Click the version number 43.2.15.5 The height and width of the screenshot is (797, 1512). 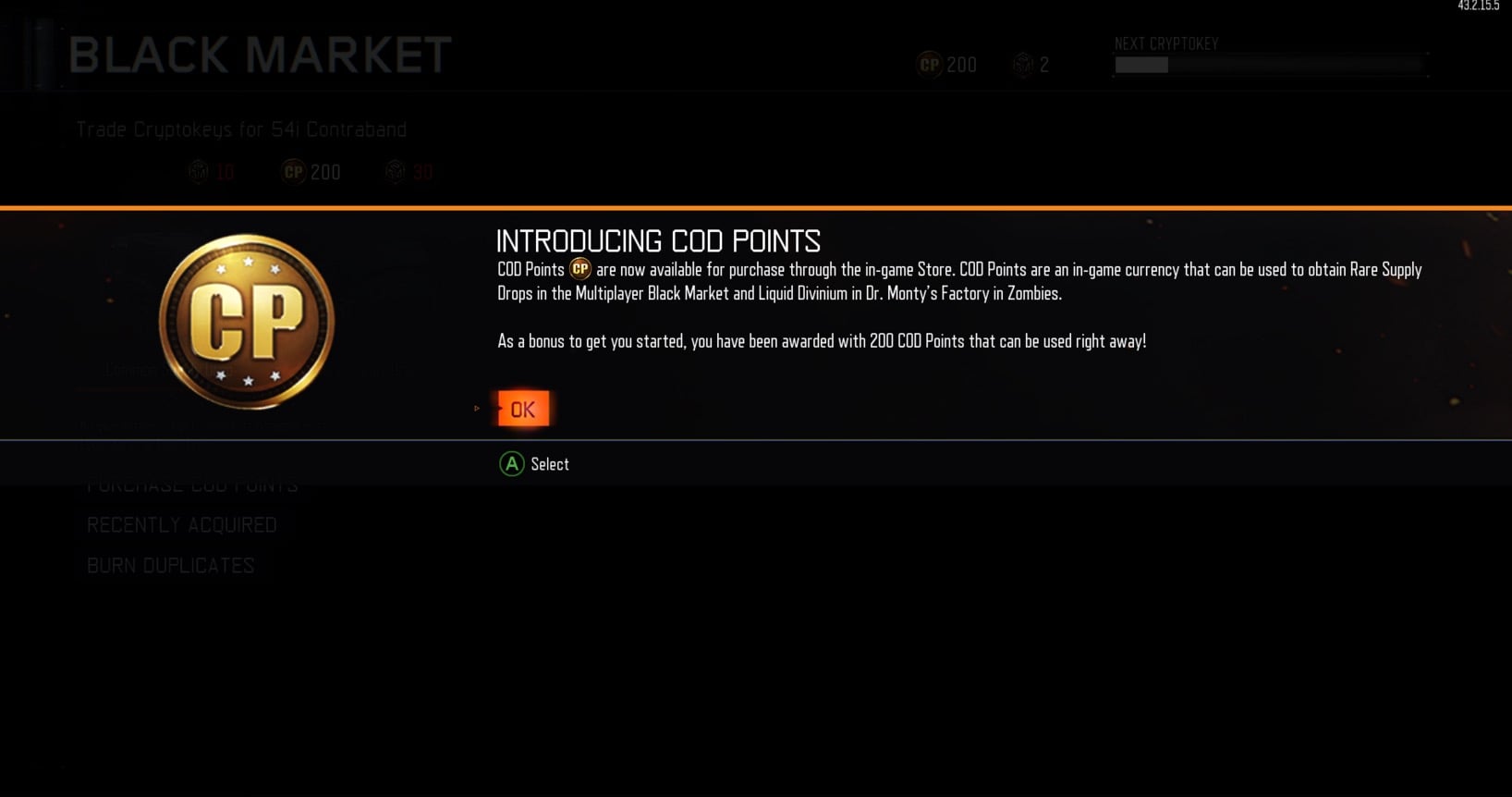click(1475, 6)
